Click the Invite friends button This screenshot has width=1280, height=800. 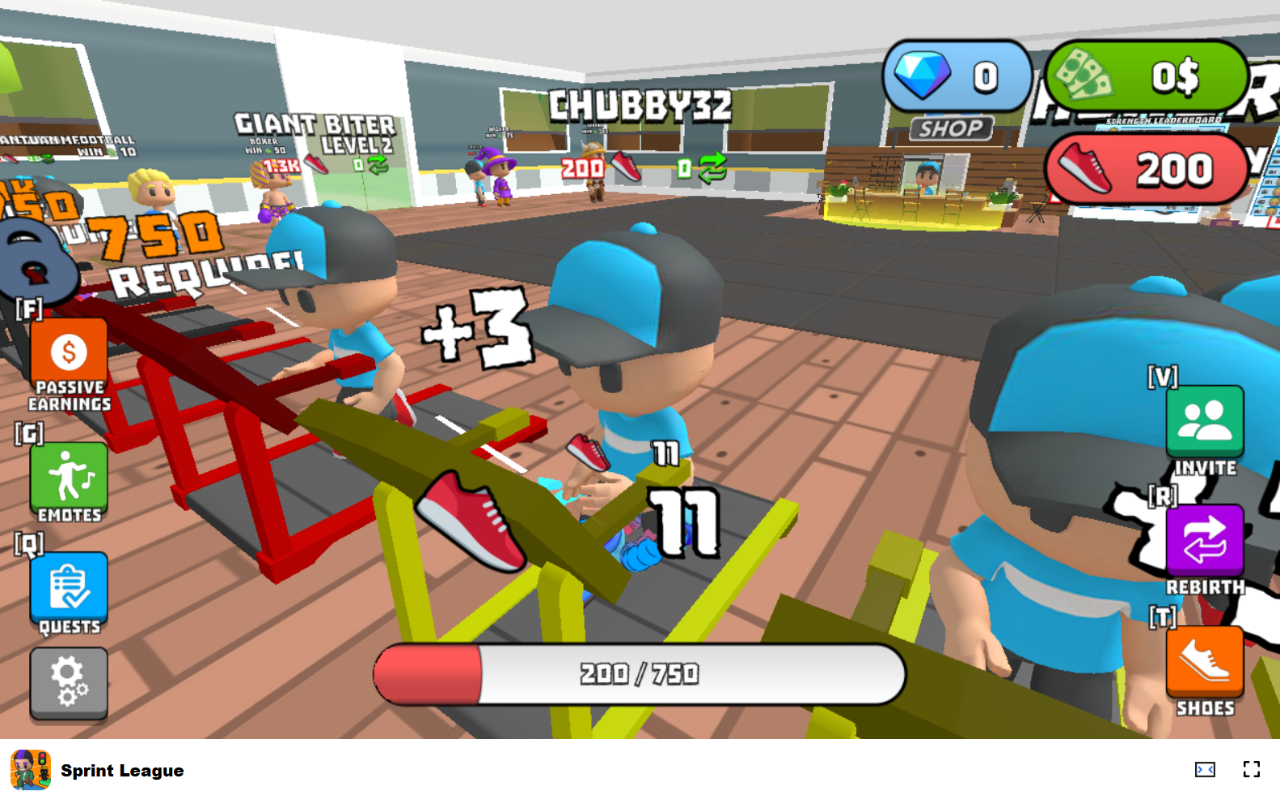pos(1205,422)
